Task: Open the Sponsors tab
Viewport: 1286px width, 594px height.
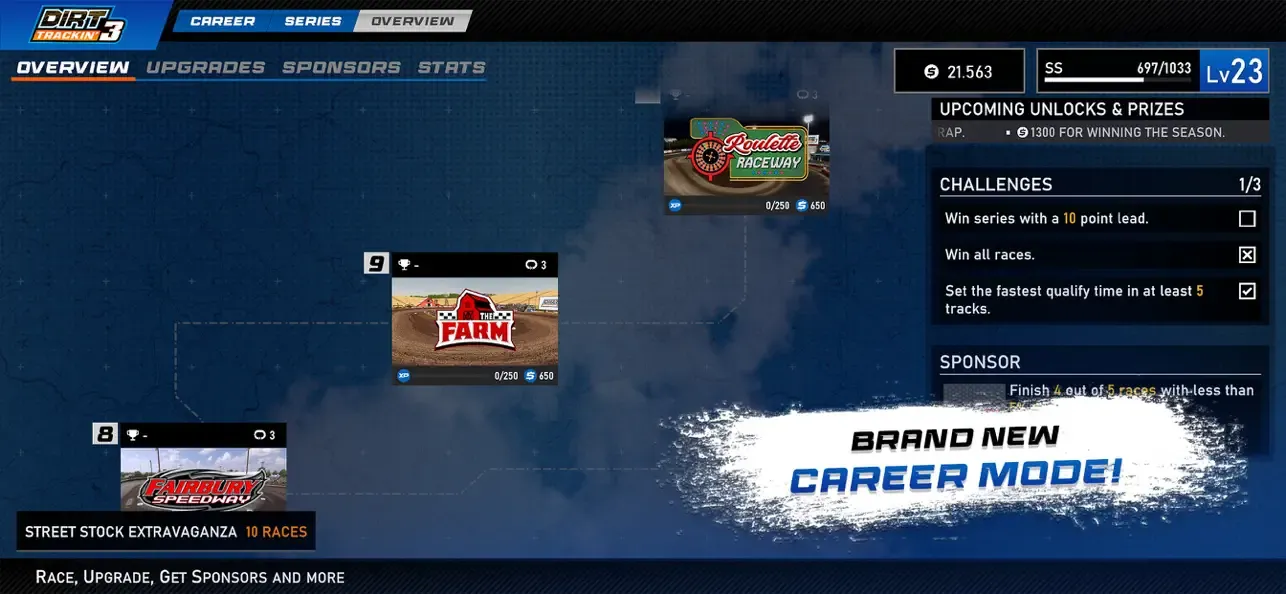Action: [x=341, y=68]
